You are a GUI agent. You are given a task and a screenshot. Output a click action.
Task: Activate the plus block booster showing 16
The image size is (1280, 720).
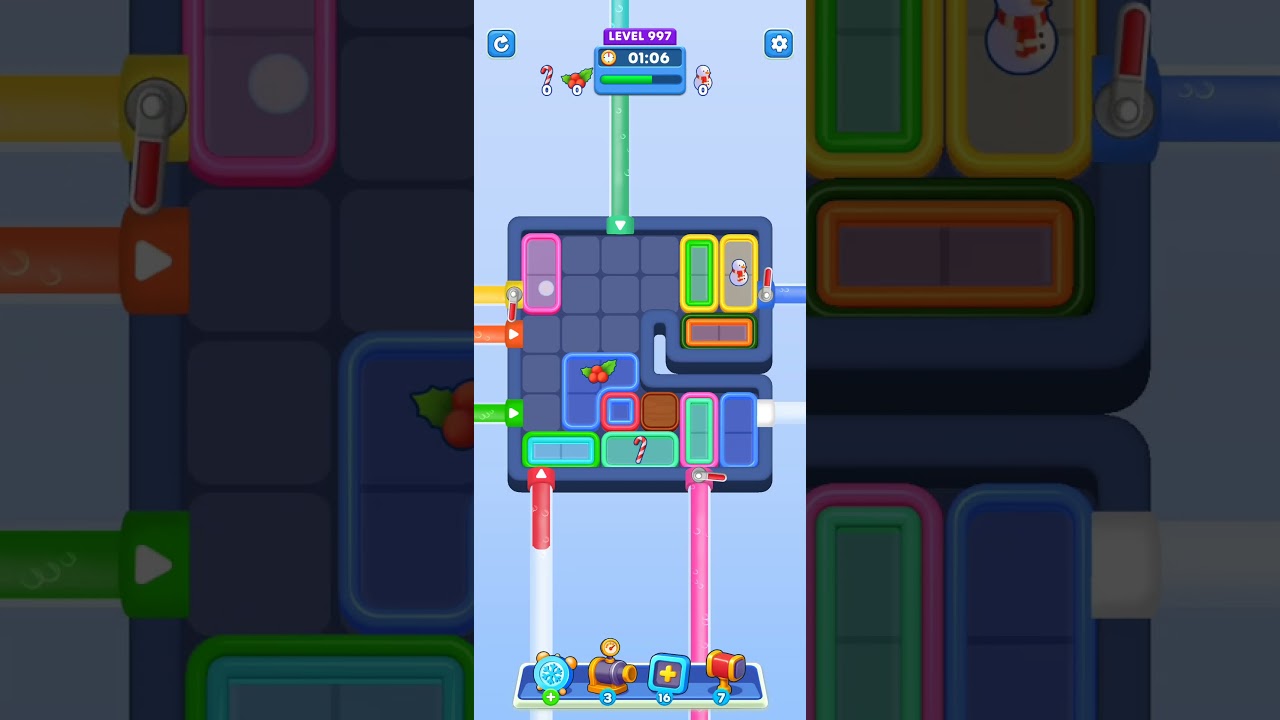[x=666, y=672]
